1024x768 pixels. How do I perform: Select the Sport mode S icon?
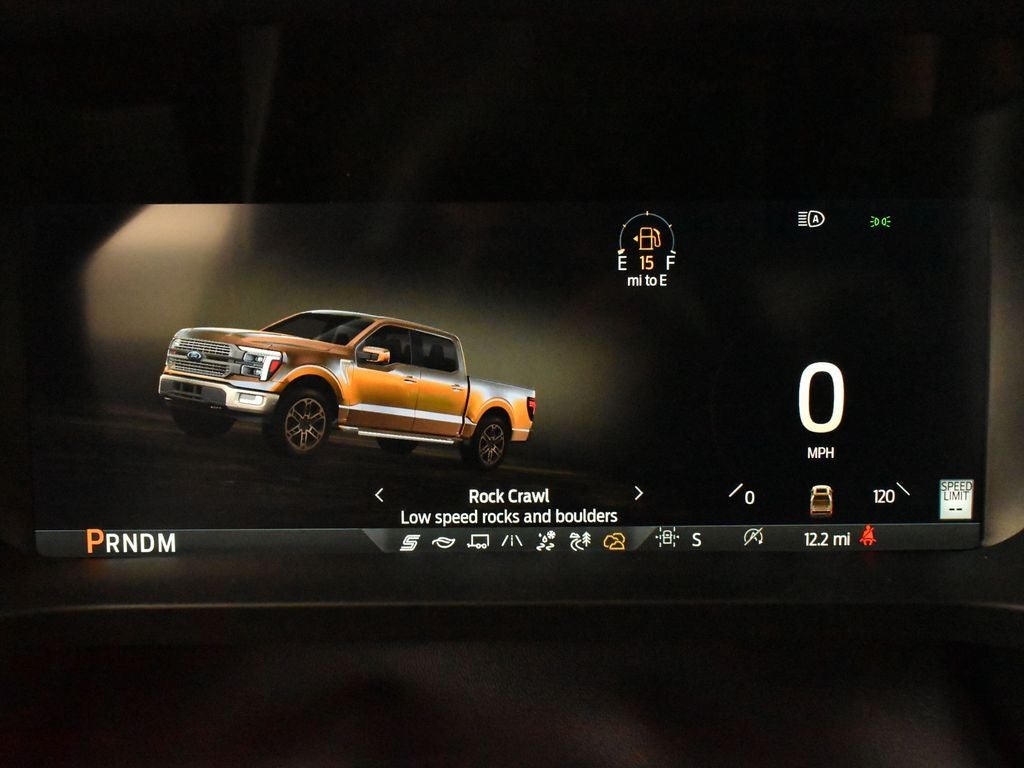coord(410,541)
